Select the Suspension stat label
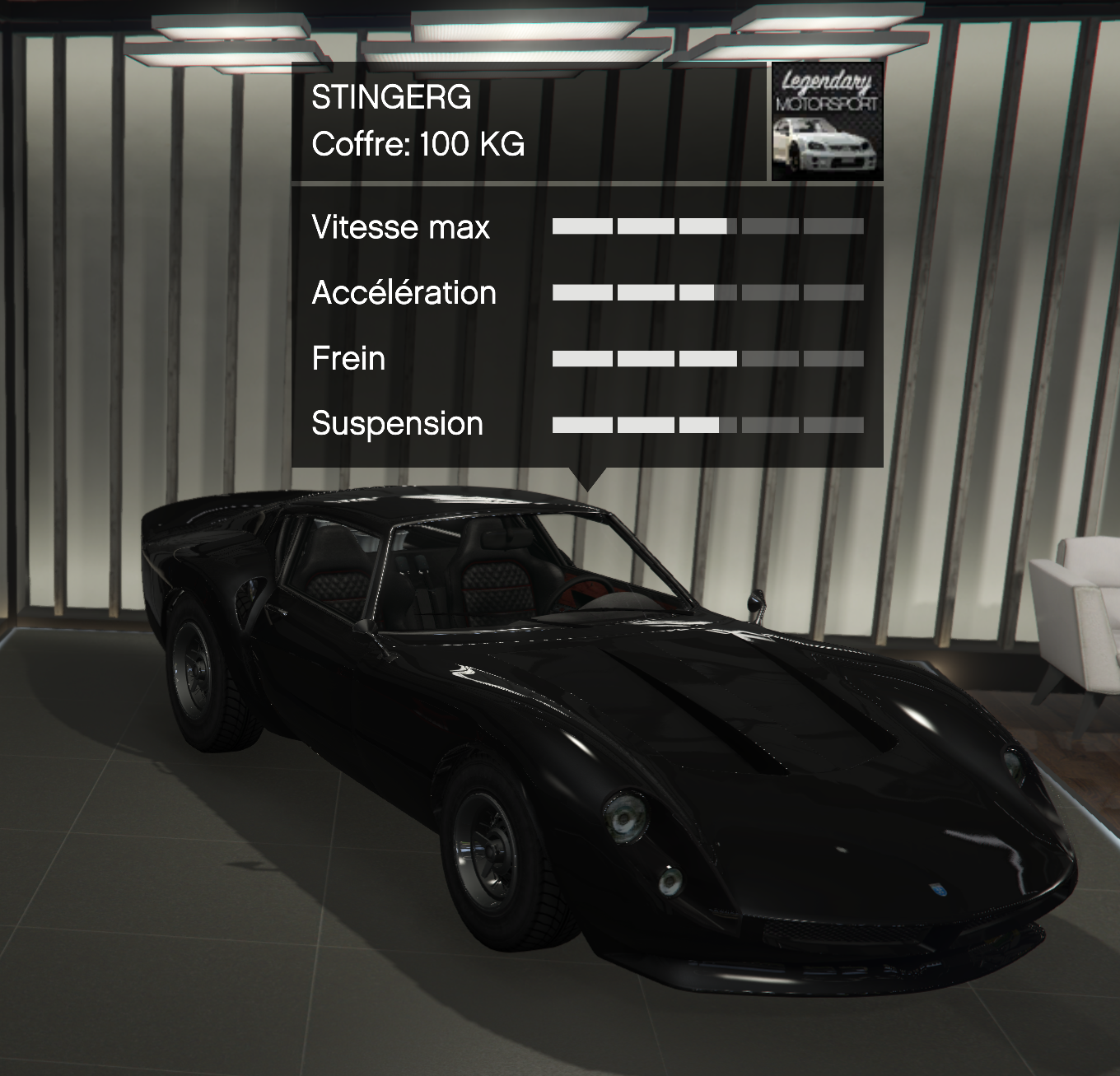 [399, 424]
